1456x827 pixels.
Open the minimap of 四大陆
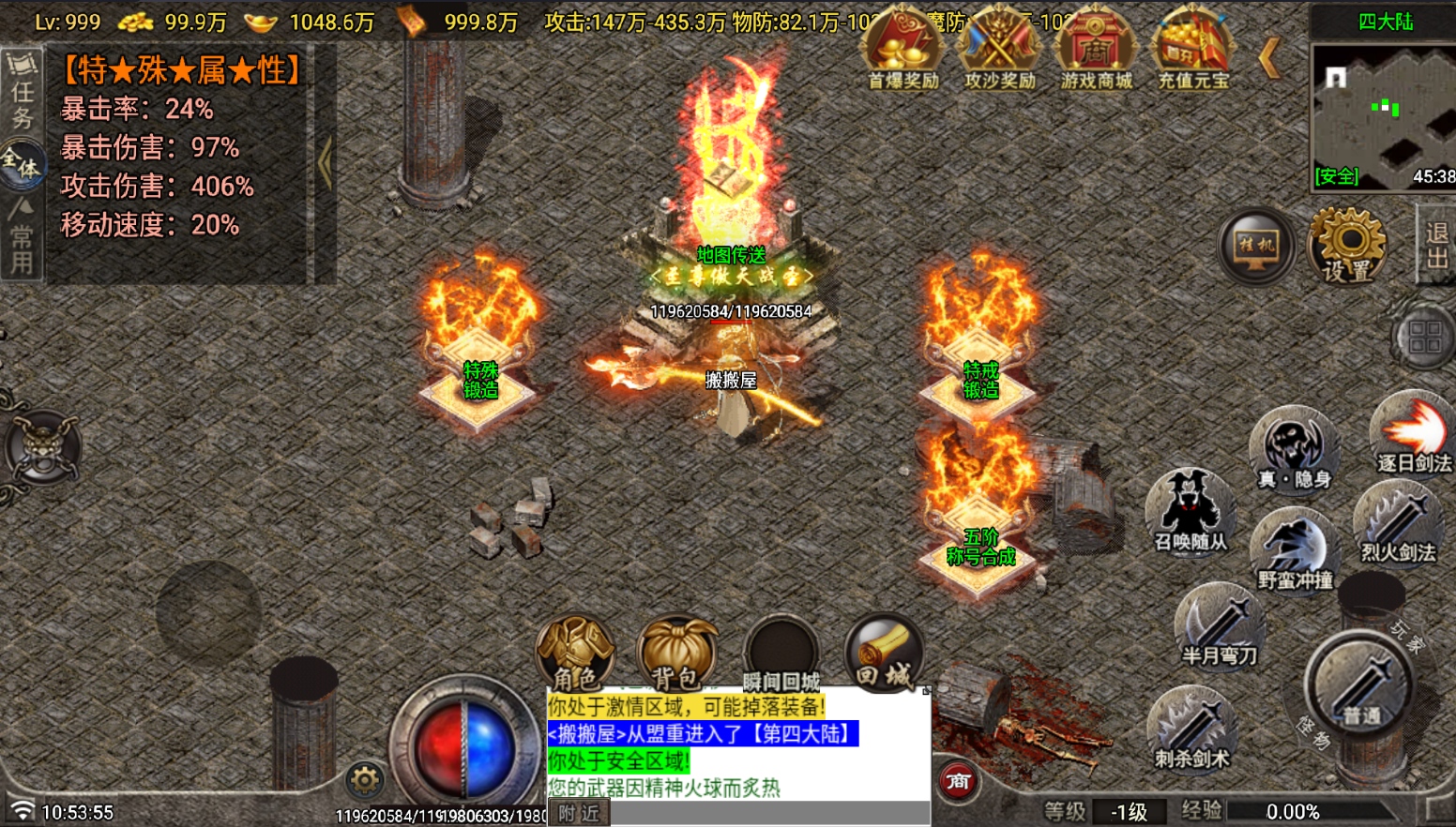pos(1383,113)
